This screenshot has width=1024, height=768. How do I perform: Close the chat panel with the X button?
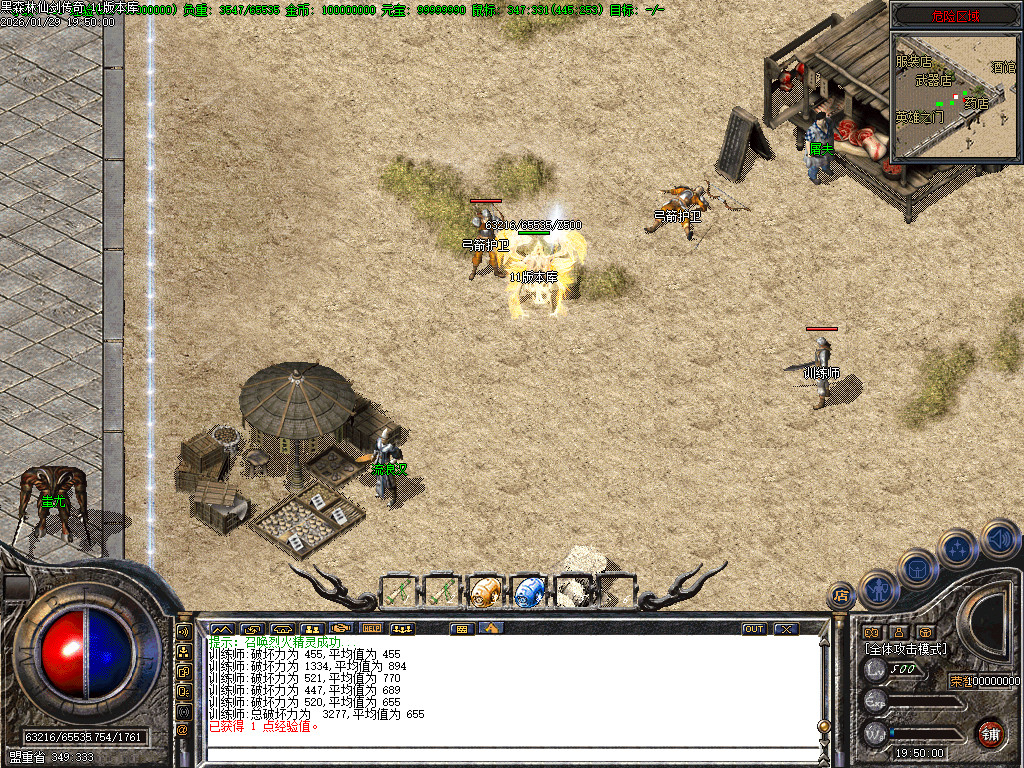point(787,629)
